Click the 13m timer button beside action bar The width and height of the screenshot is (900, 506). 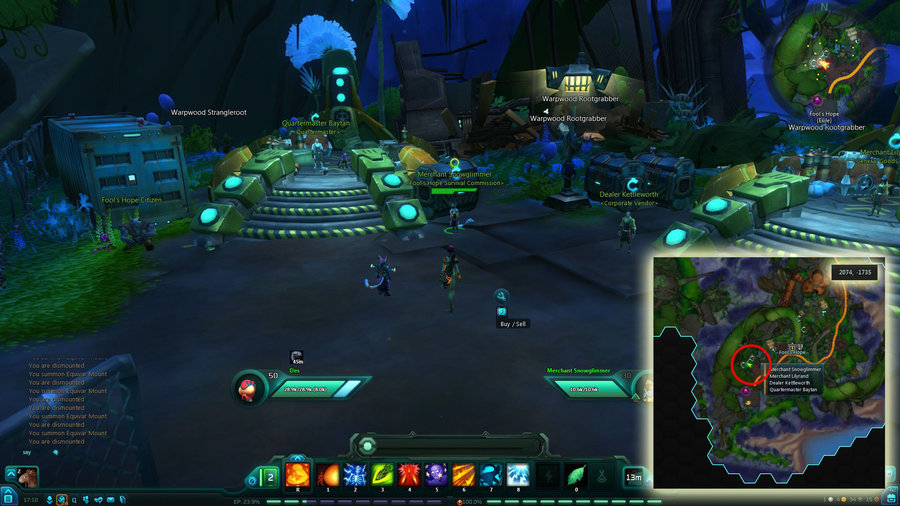[634, 478]
